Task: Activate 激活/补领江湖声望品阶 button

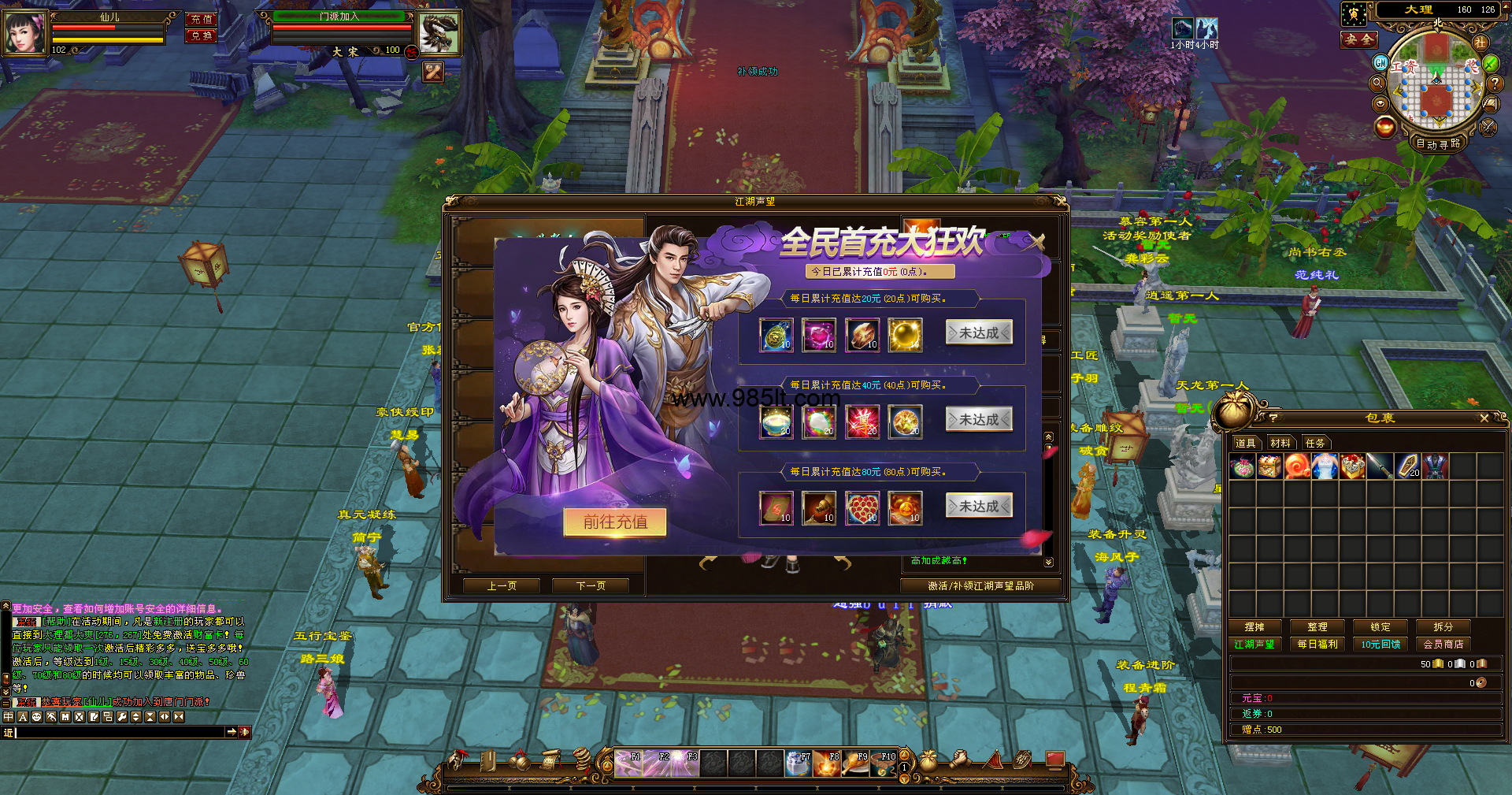Action: 980,585
